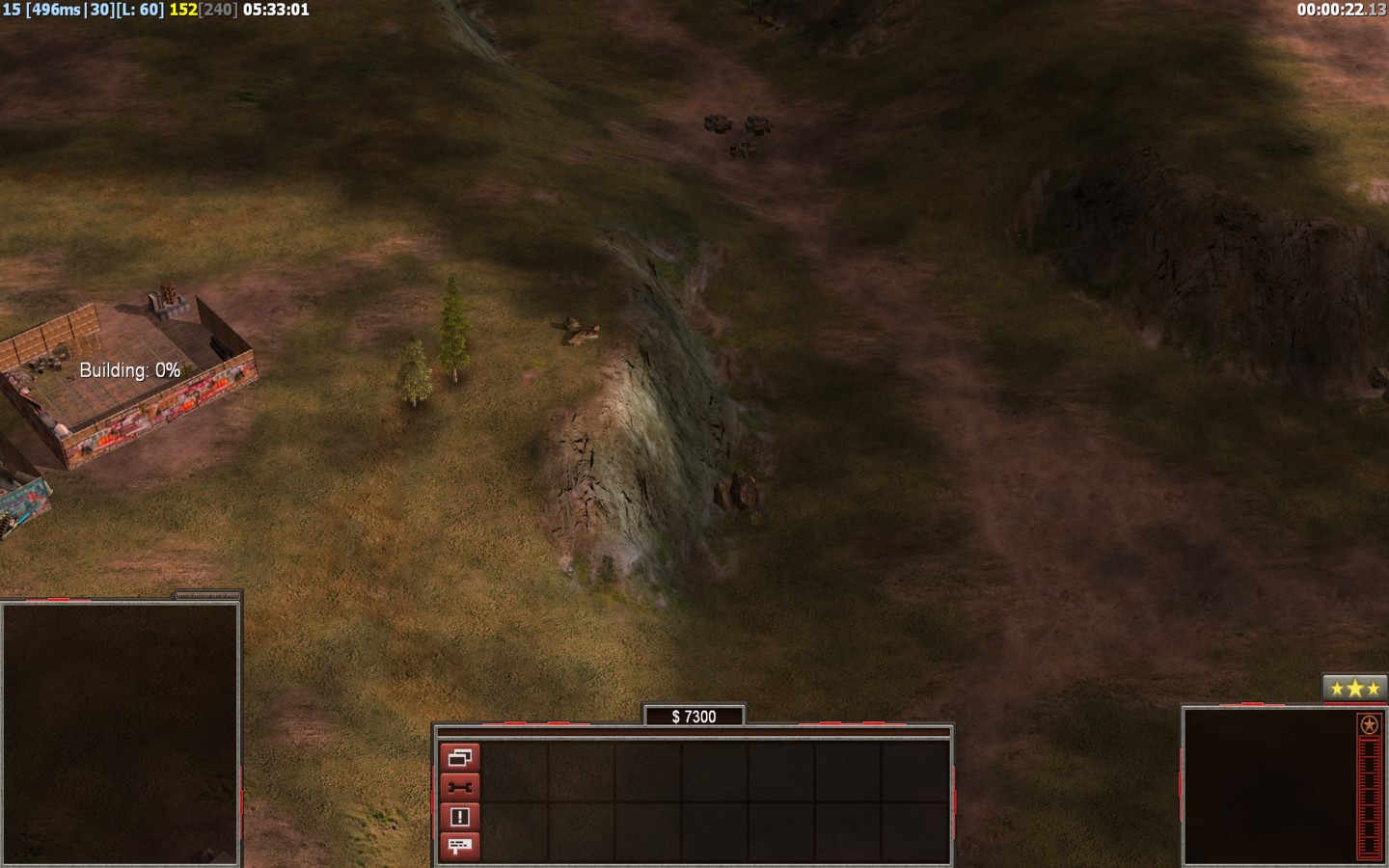Click the exclamation mark button in command bar
The height and width of the screenshot is (868, 1389).
click(459, 817)
